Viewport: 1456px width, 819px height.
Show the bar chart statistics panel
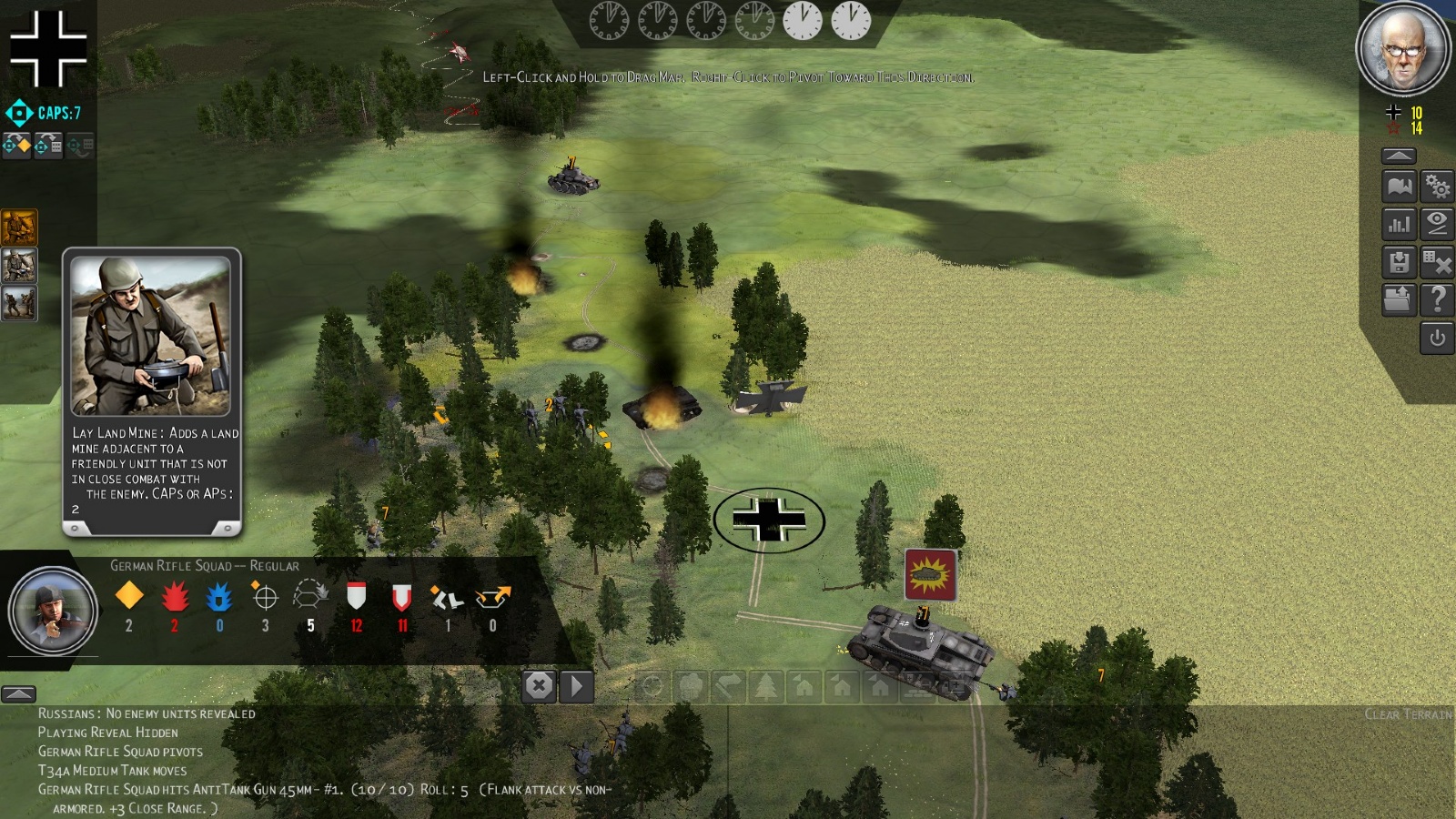pos(1399,224)
